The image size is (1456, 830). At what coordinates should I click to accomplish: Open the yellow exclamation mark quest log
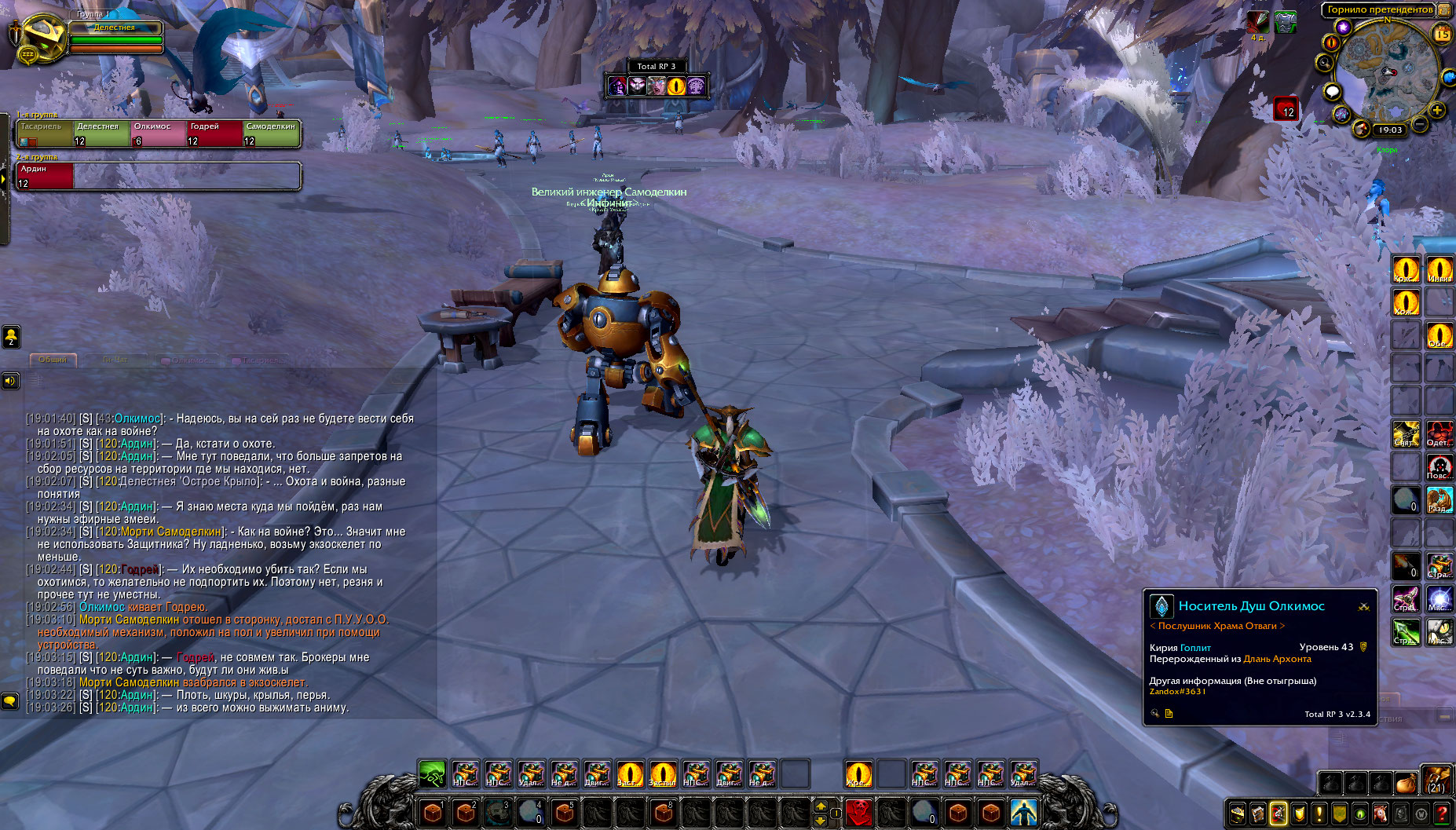point(1319,814)
